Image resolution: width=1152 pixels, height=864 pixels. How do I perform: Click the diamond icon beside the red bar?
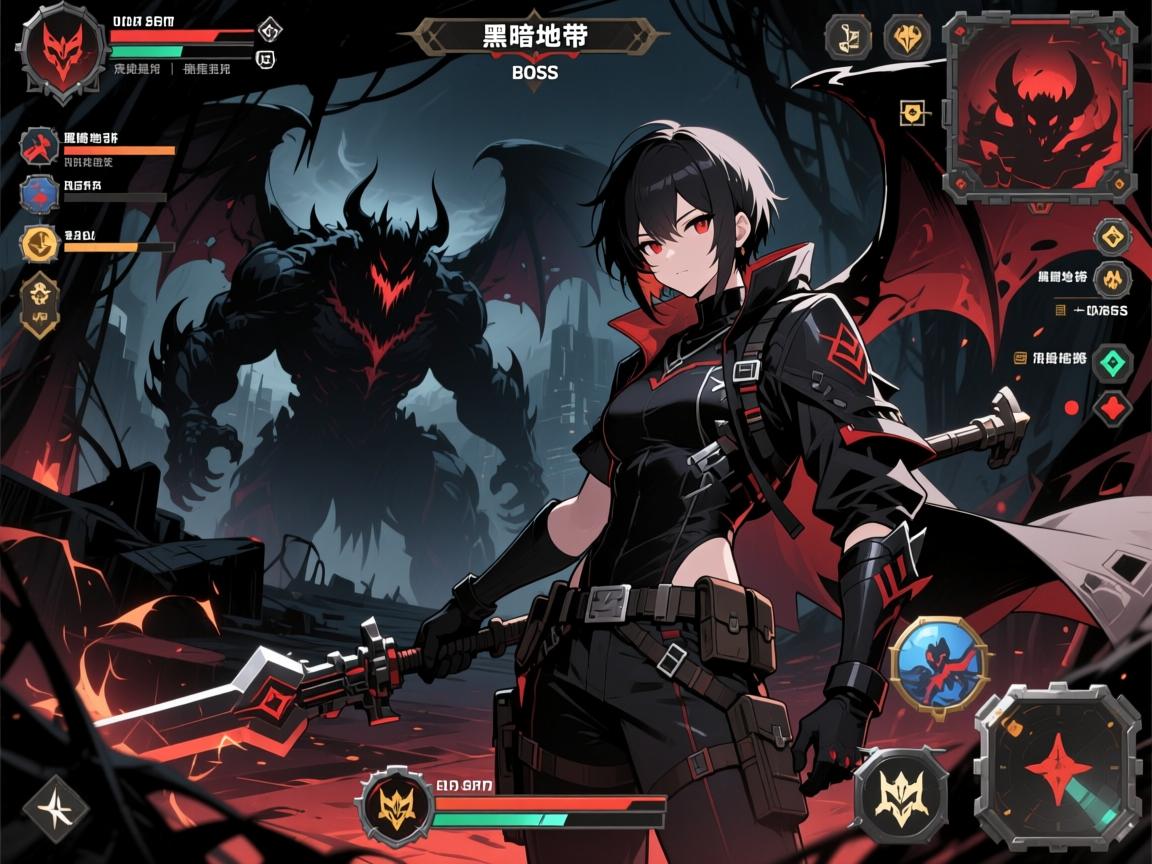tap(269, 30)
